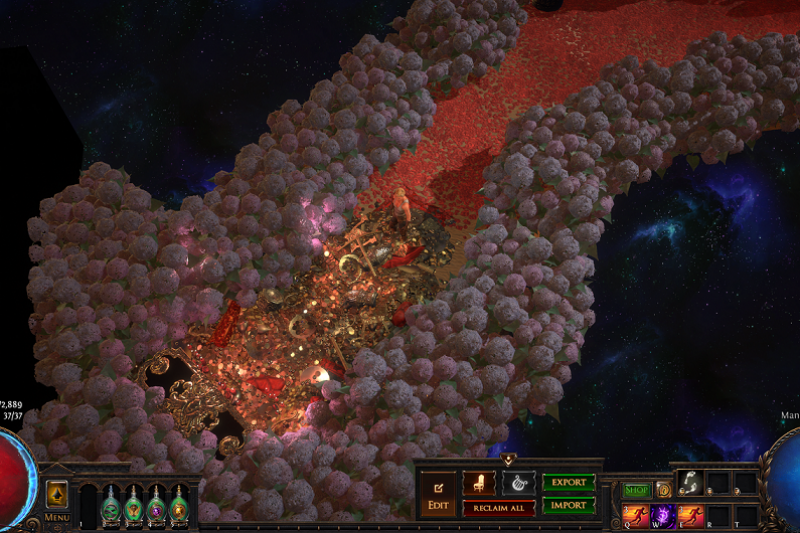Open the Menu button

57,517
